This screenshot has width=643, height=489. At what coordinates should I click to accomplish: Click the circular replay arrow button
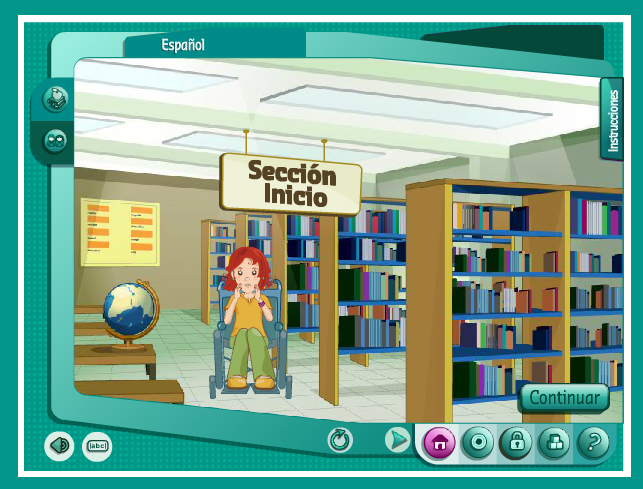coord(341,440)
